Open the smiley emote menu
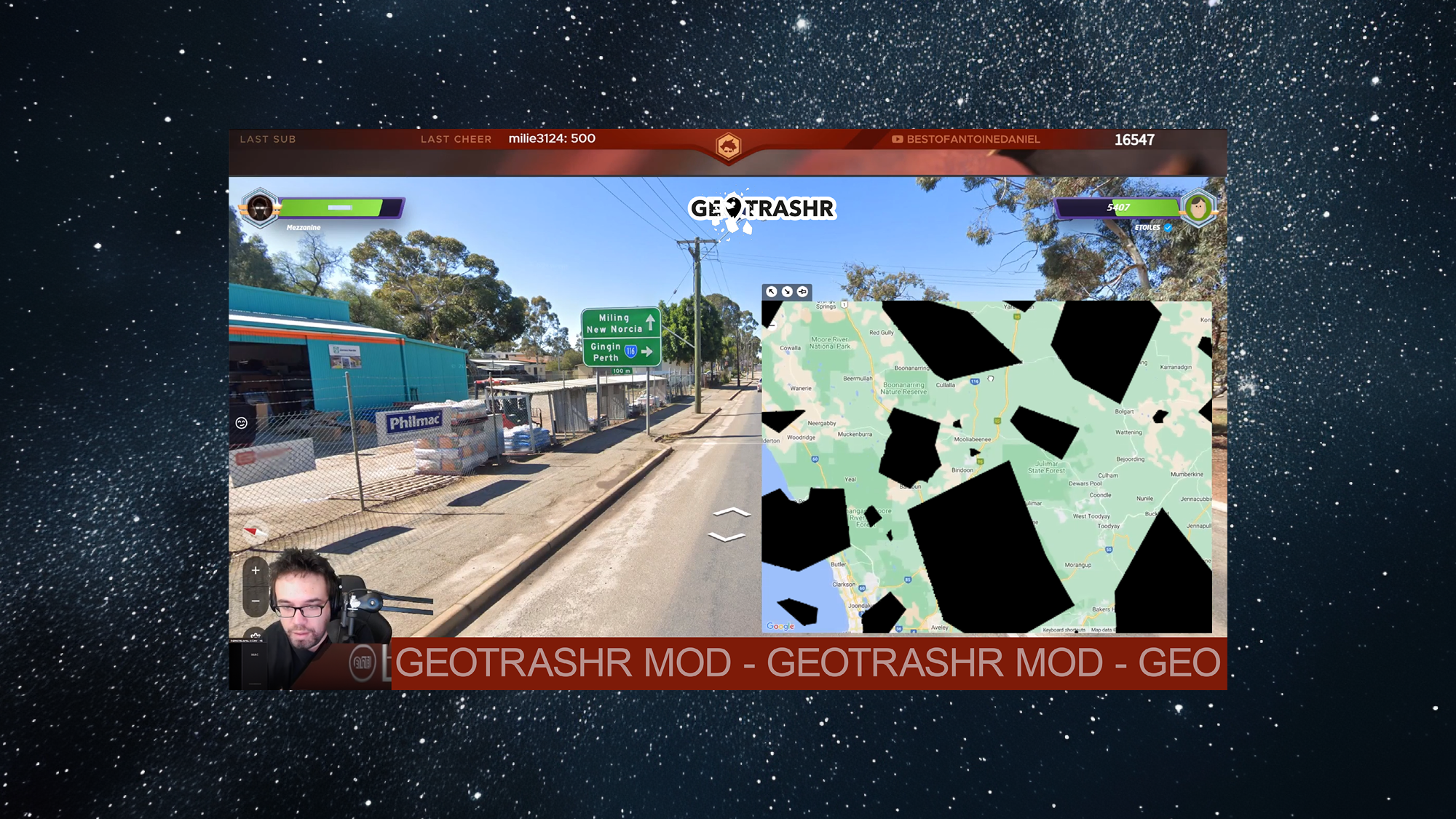Viewport: 1456px width, 819px height. tap(242, 423)
